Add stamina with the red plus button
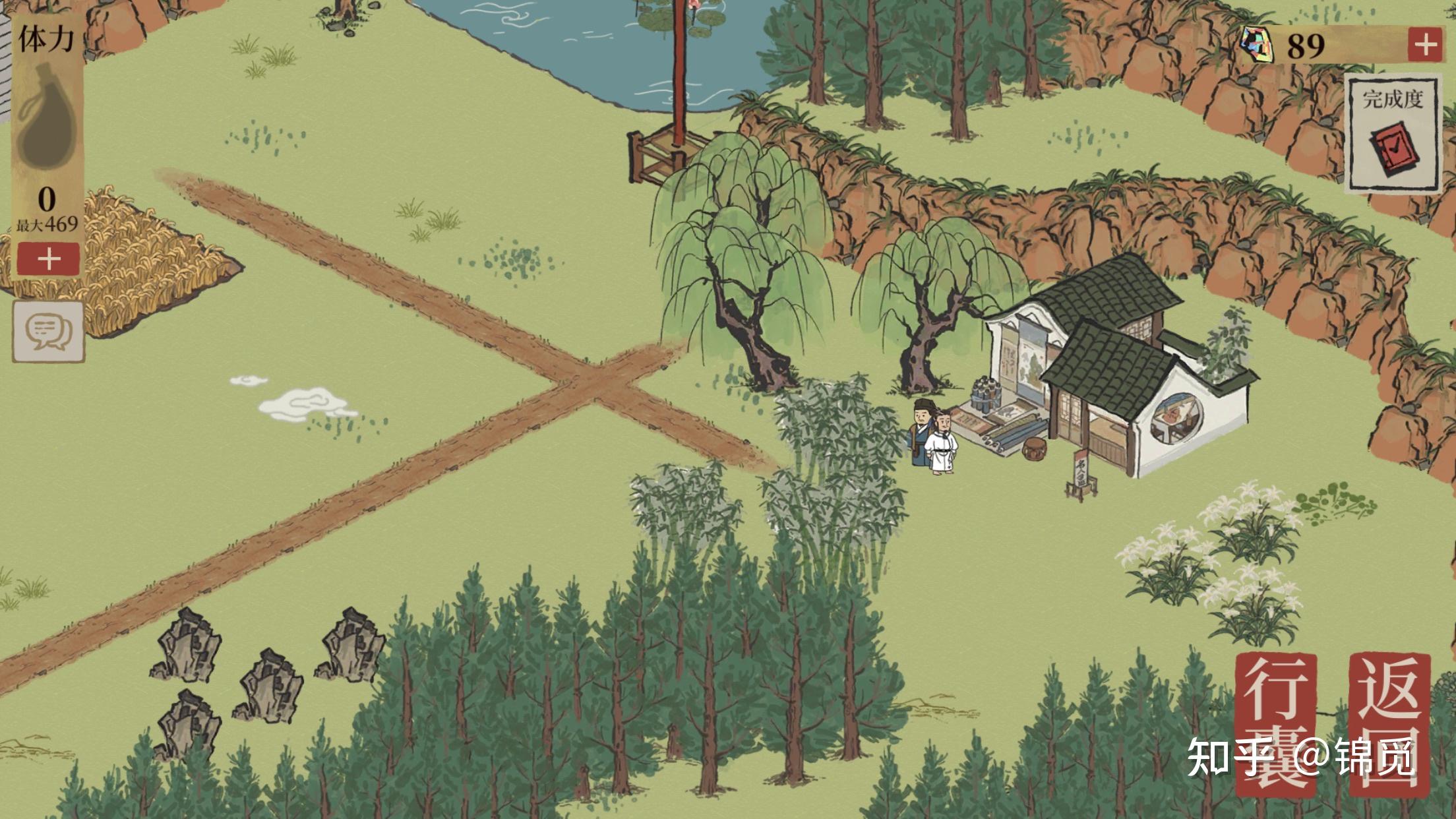Screen dimensions: 1456x819 48,259
